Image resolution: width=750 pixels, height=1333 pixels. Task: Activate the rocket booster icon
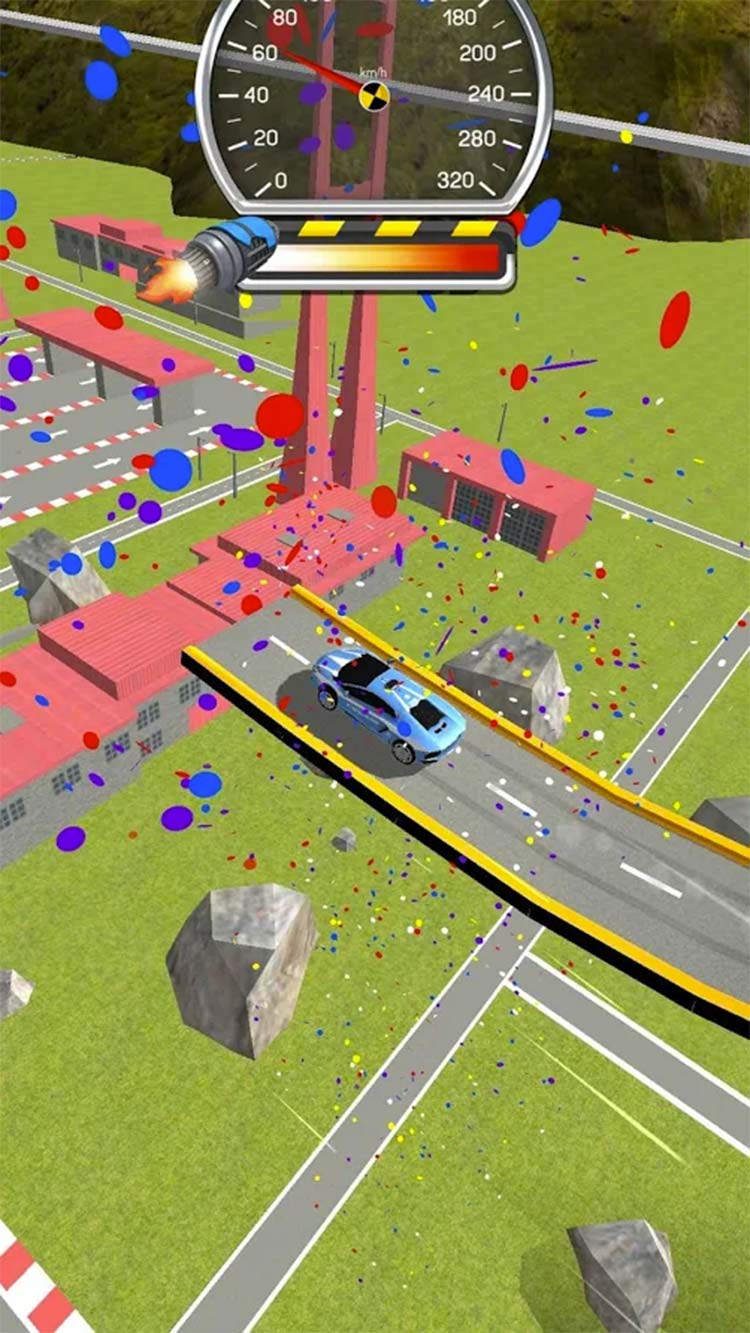point(222,254)
